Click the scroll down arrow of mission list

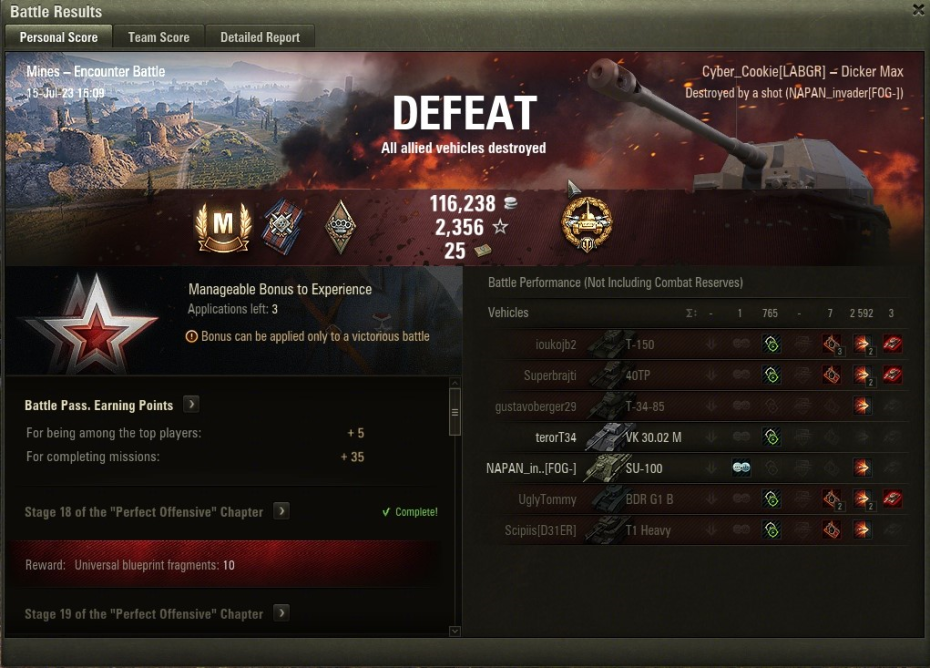(x=455, y=631)
